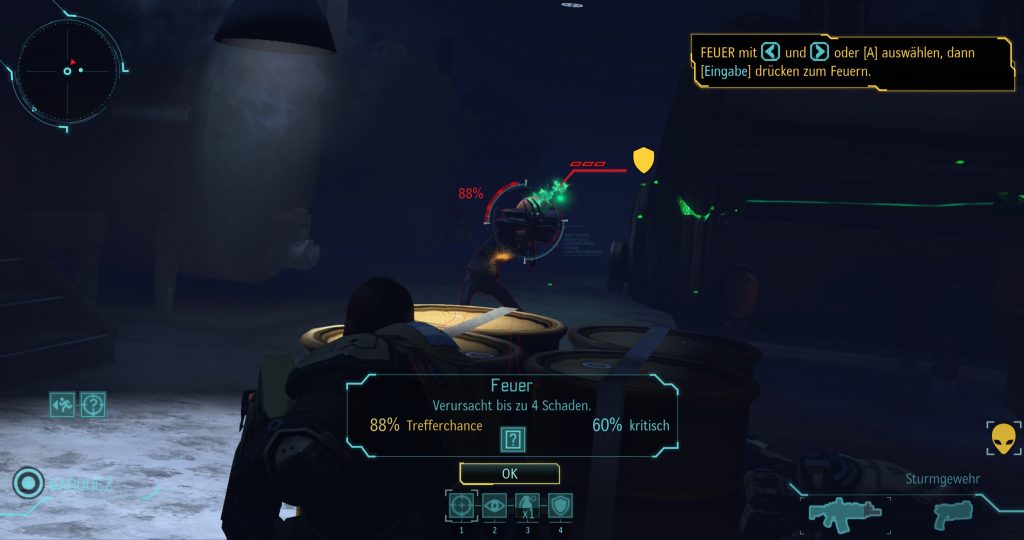Image resolution: width=1024 pixels, height=540 pixels.
Task: Switch to the pistol sidearm
Action: click(952, 514)
